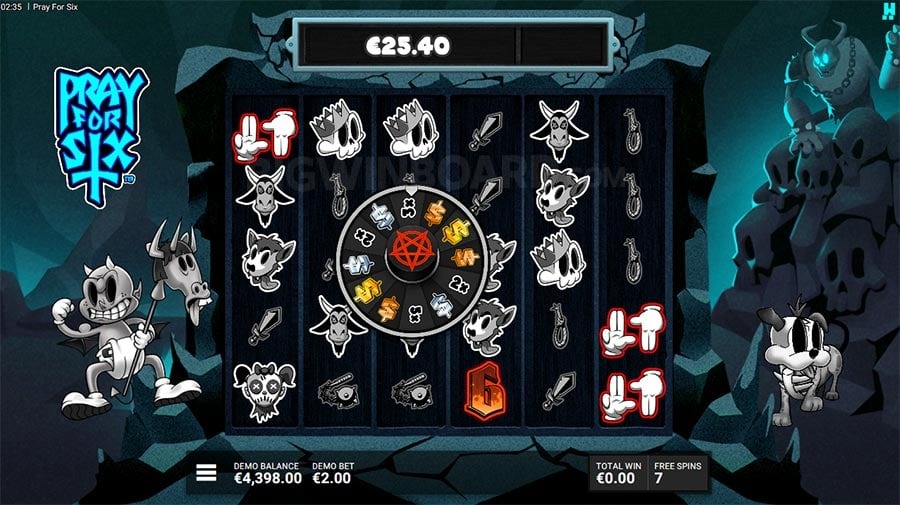Open the hamburger menu
The image size is (900, 505).
coord(206,473)
